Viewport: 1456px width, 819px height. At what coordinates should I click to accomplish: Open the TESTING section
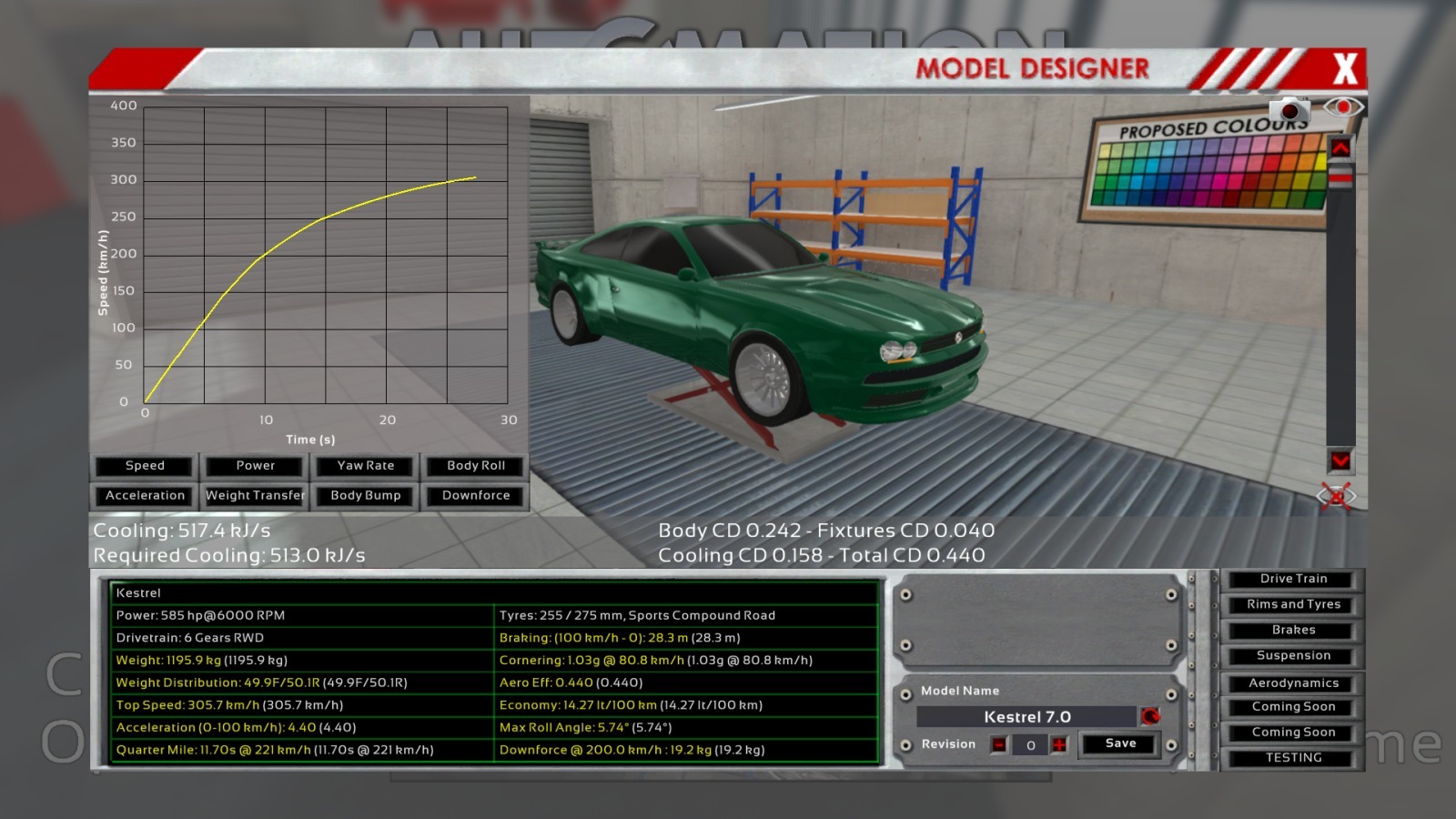(x=1293, y=758)
